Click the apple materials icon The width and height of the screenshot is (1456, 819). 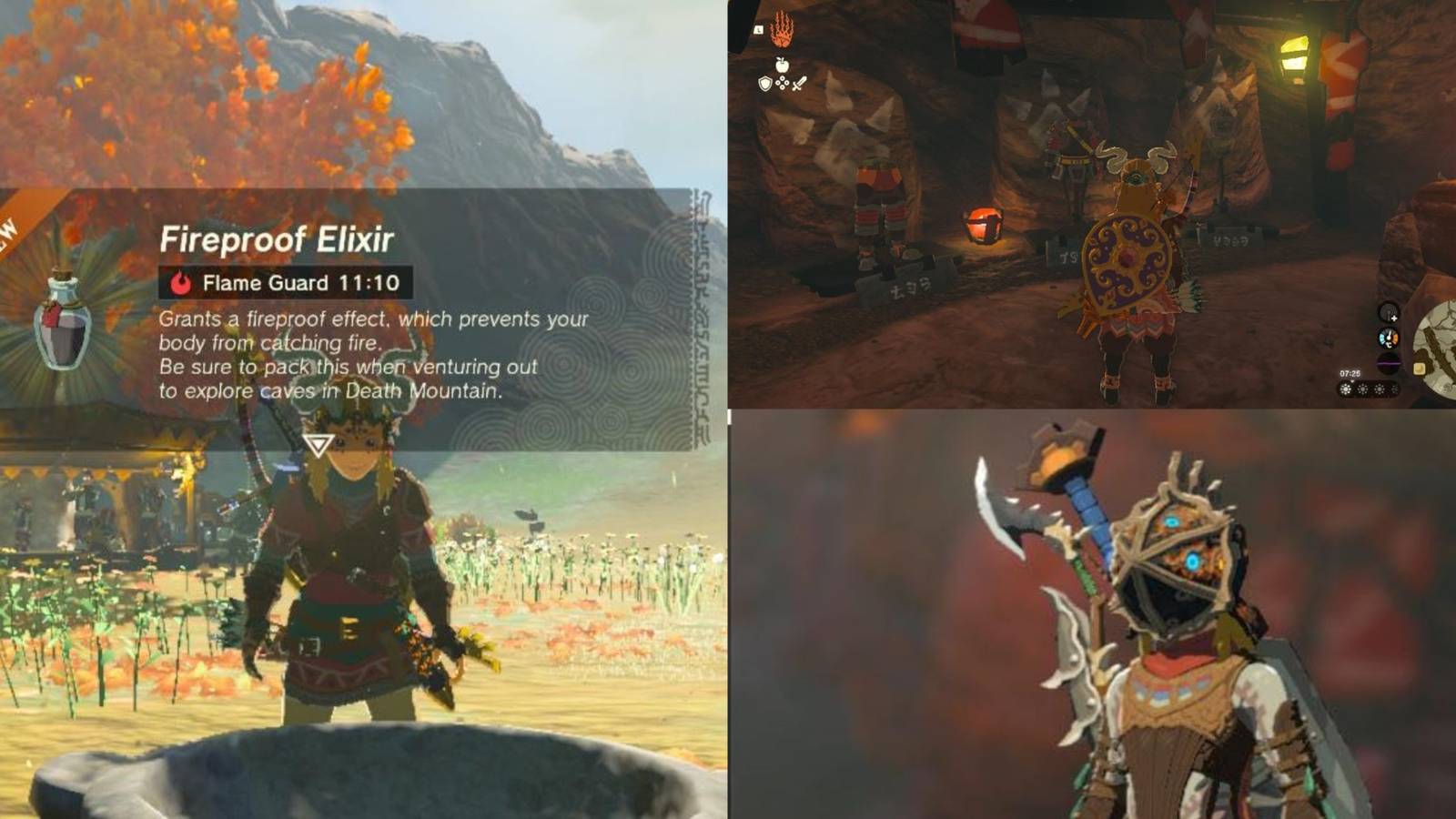tap(782, 64)
